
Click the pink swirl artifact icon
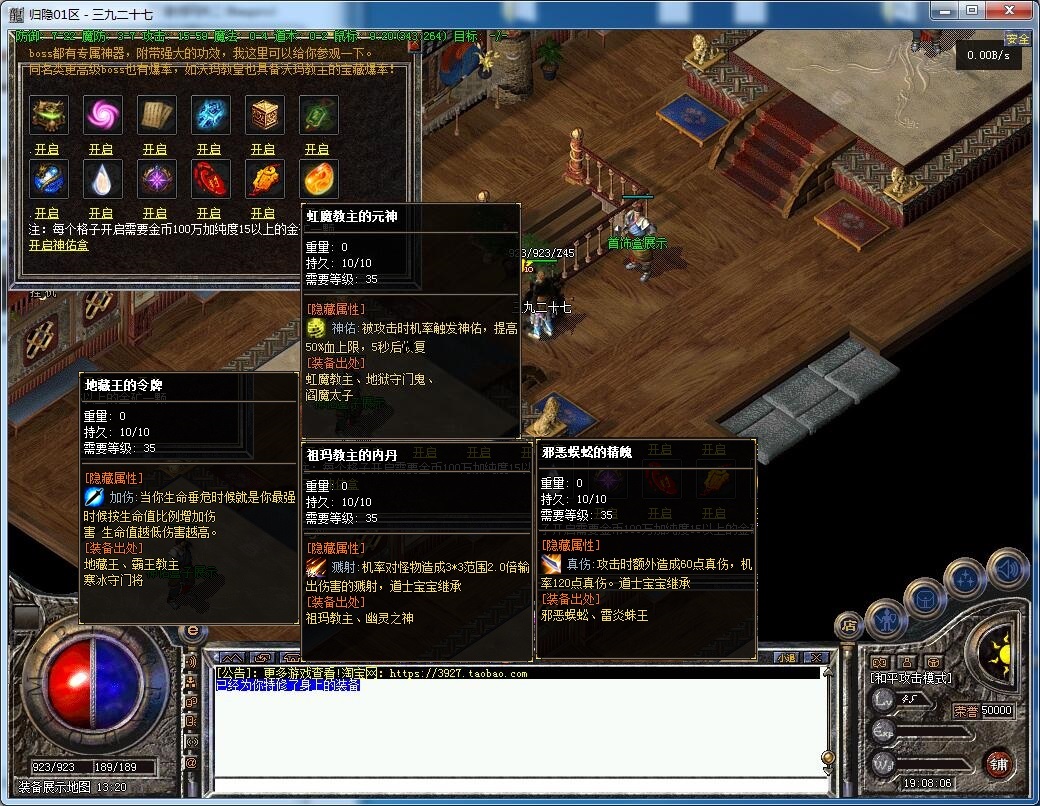101,115
